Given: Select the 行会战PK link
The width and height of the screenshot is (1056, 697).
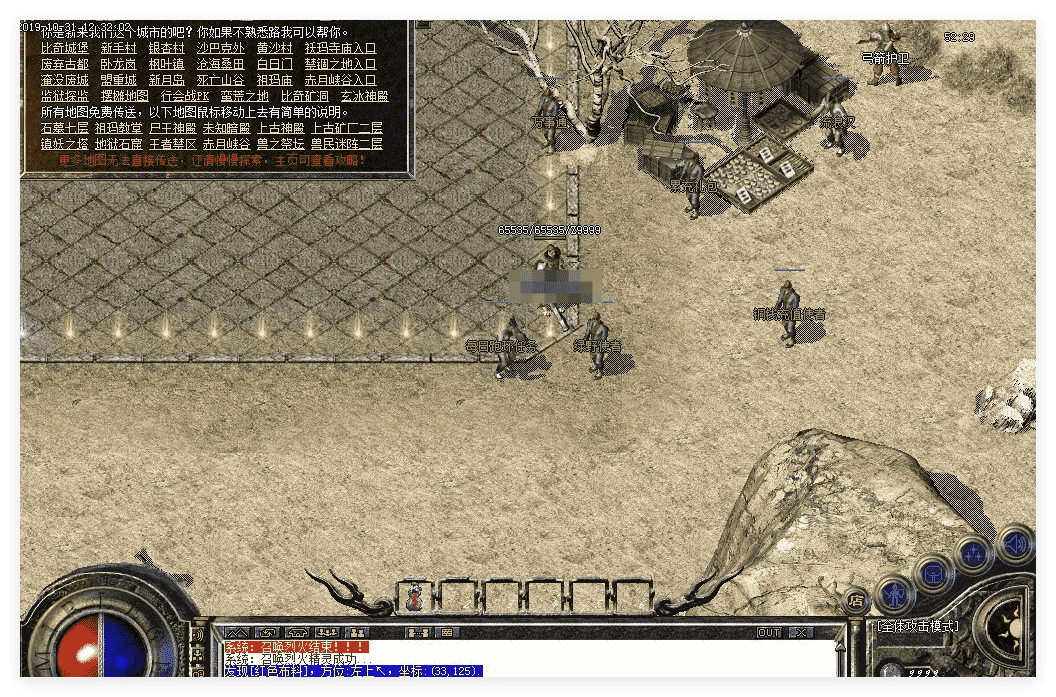Looking at the screenshot, I should [186, 96].
